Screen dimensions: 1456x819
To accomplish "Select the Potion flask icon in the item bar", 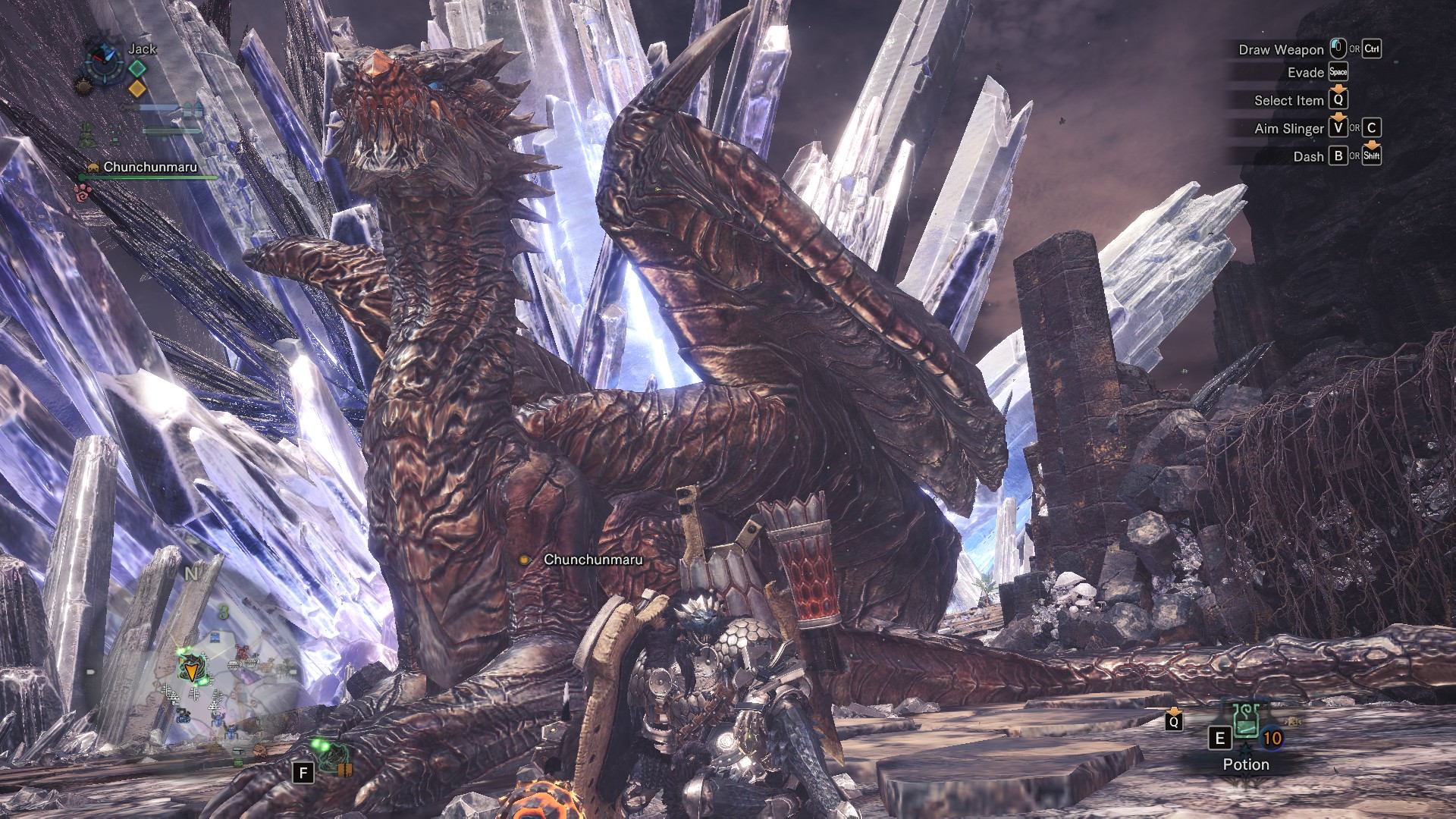I will click(1246, 721).
